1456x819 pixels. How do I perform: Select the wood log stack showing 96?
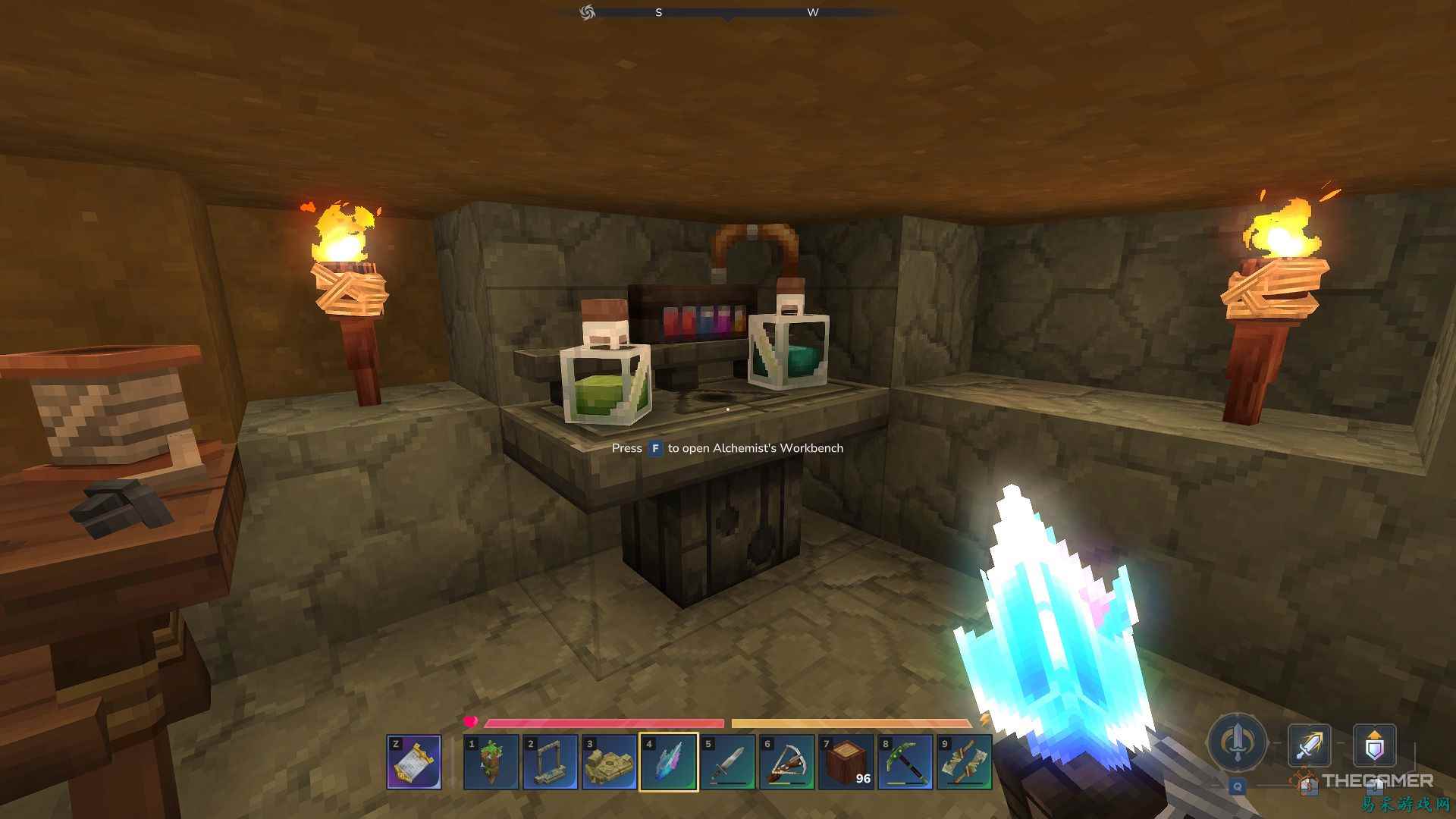click(x=848, y=762)
